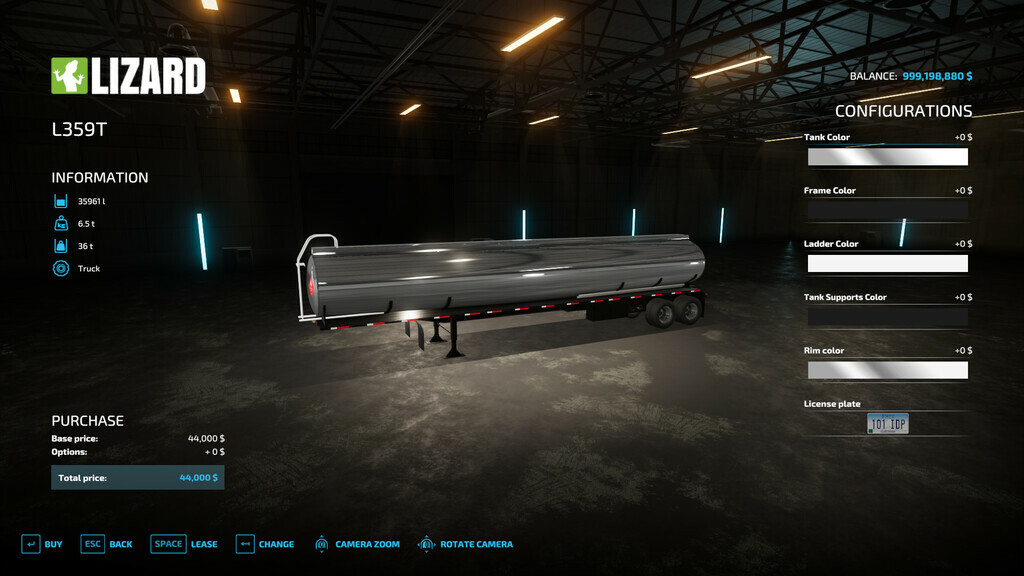Select the Tank Color swatch
1024x576 pixels.
(887, 157)
